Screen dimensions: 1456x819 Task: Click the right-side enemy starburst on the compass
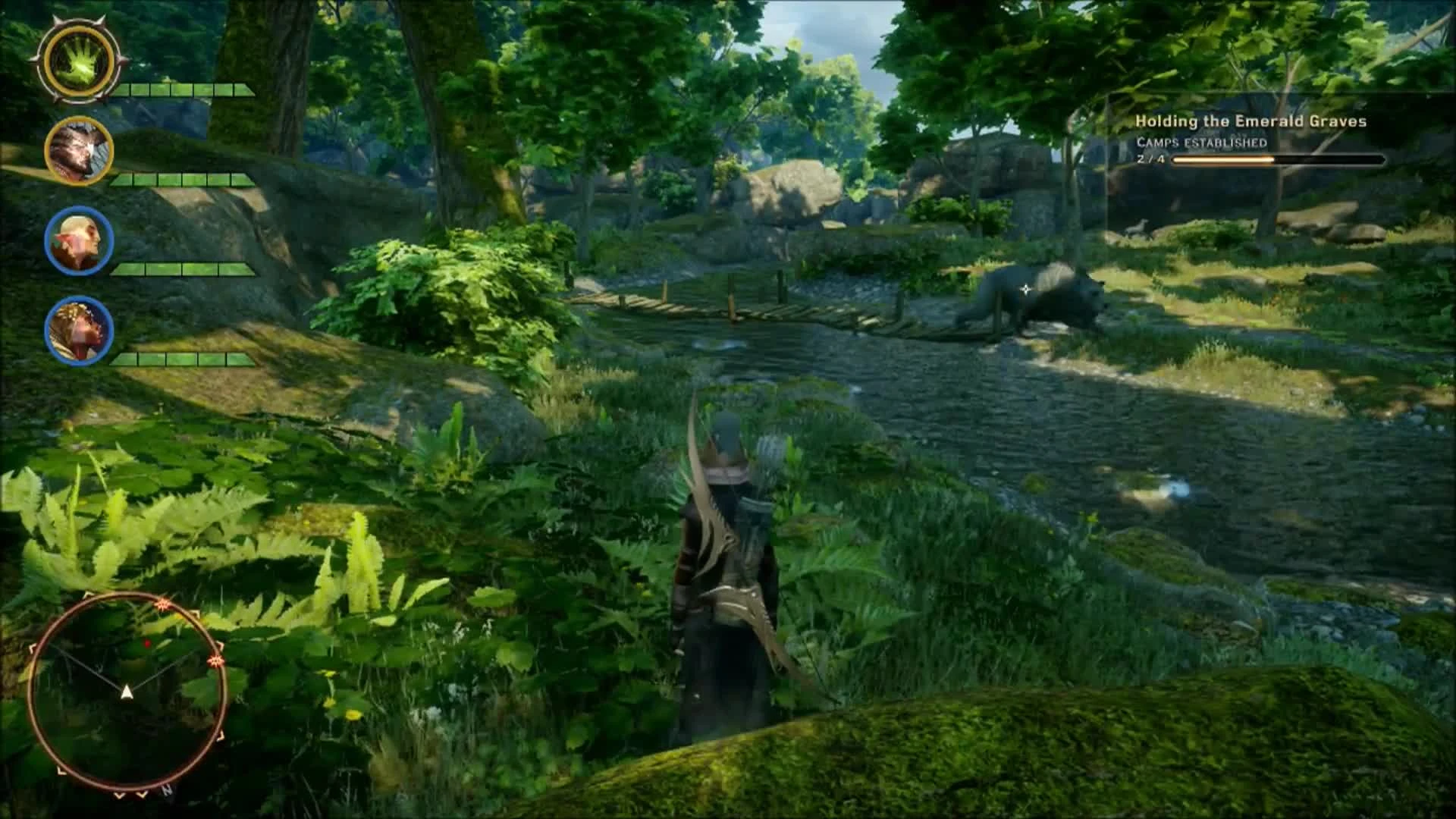215,660
